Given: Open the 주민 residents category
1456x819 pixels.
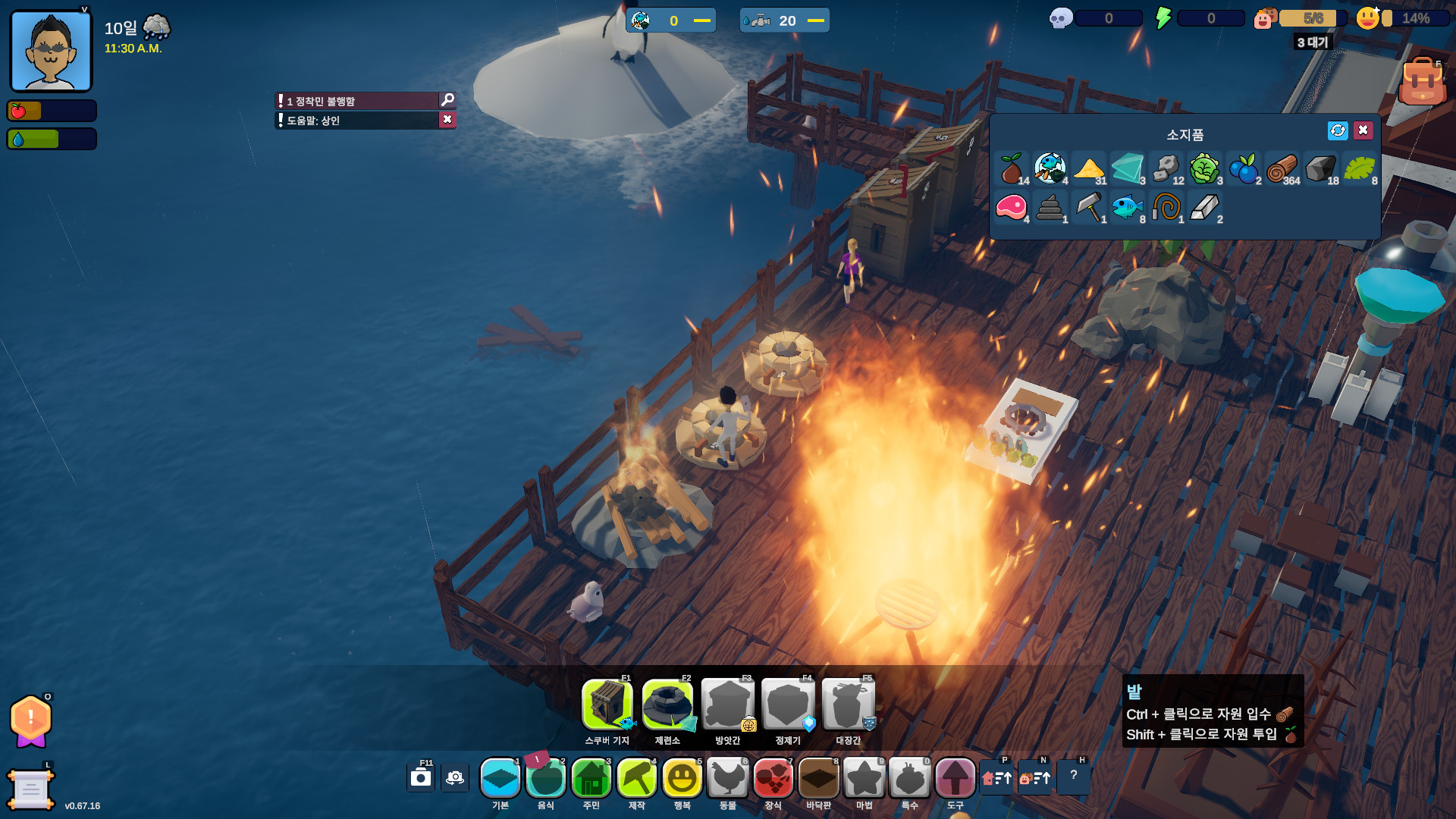Looking at the screenshot, I should point(591,778).
